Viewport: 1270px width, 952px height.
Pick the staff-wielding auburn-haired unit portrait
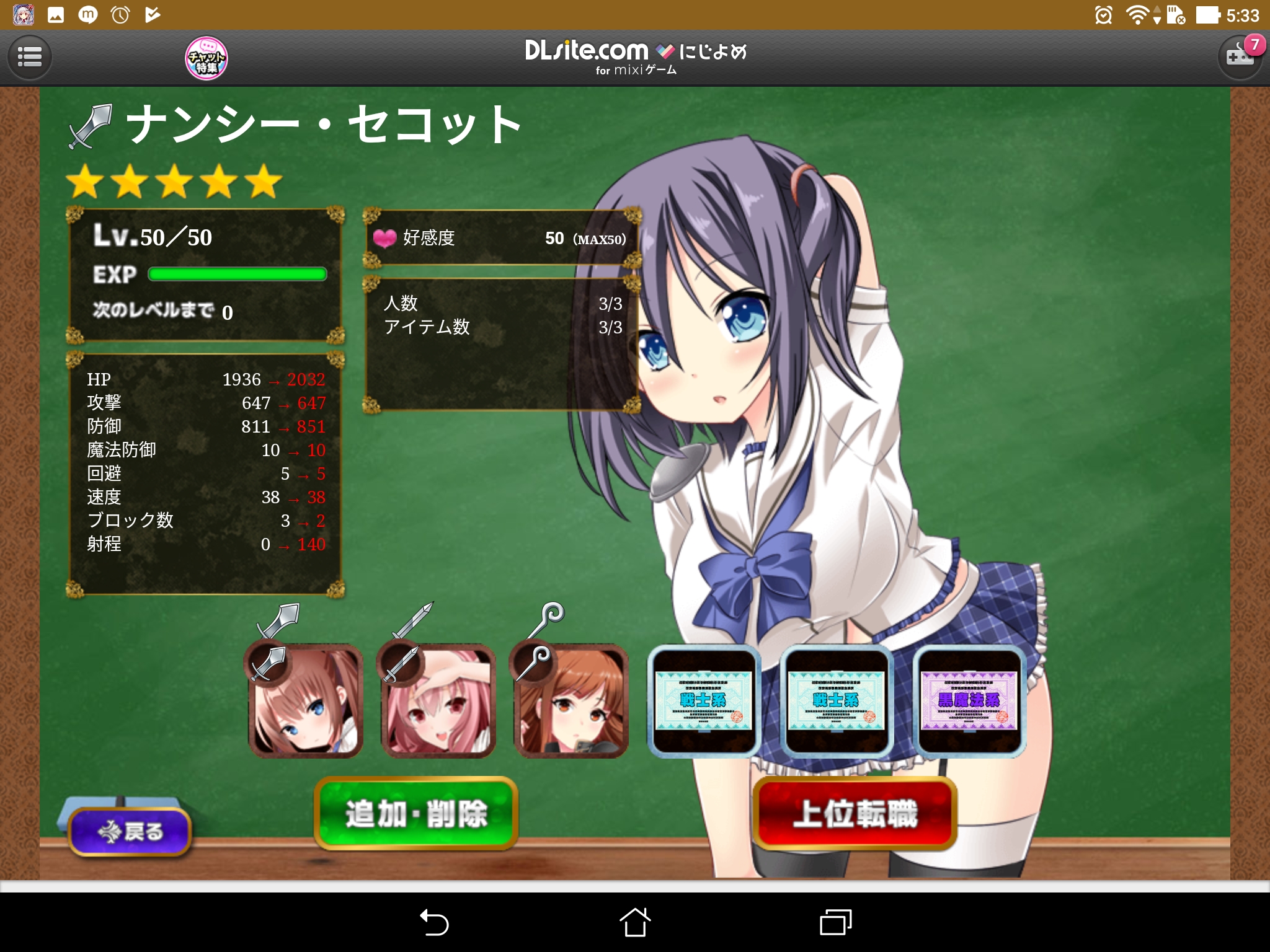(x=571, y=700)
